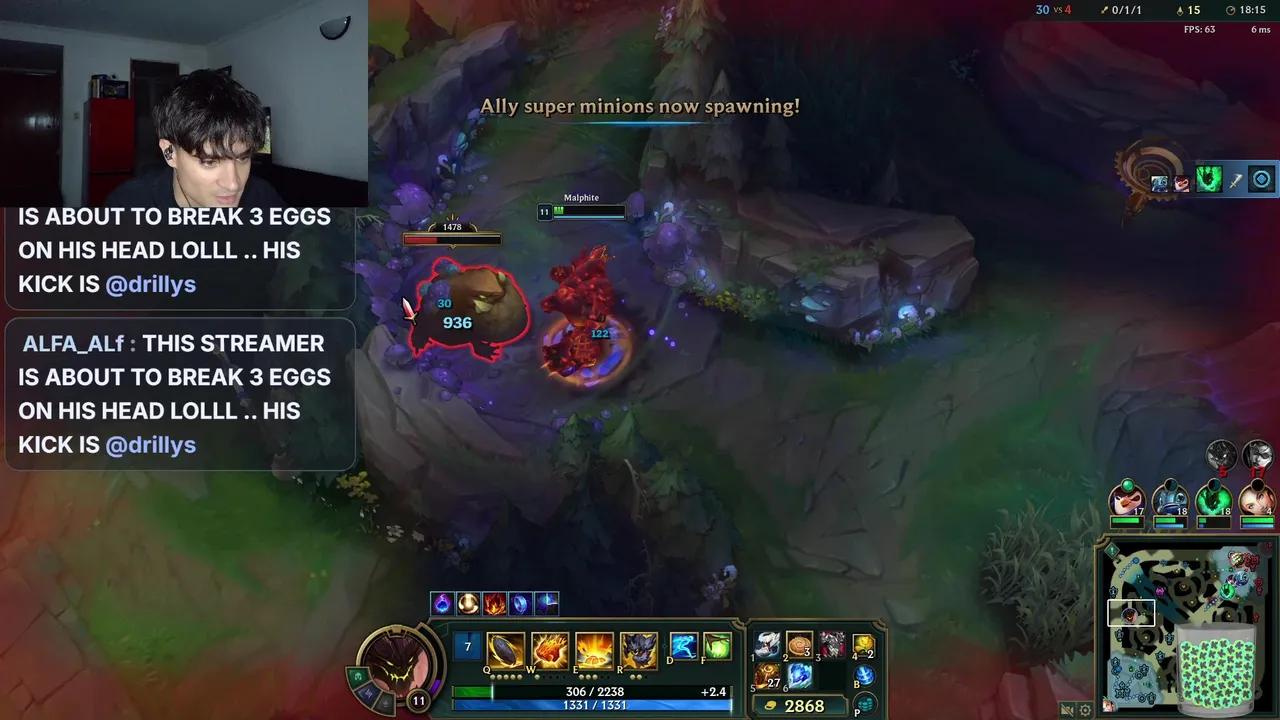This screenshot has width=1280, height=720.
Task: Click the green item icon beside the forge gear
Action: pos(1207,178)
